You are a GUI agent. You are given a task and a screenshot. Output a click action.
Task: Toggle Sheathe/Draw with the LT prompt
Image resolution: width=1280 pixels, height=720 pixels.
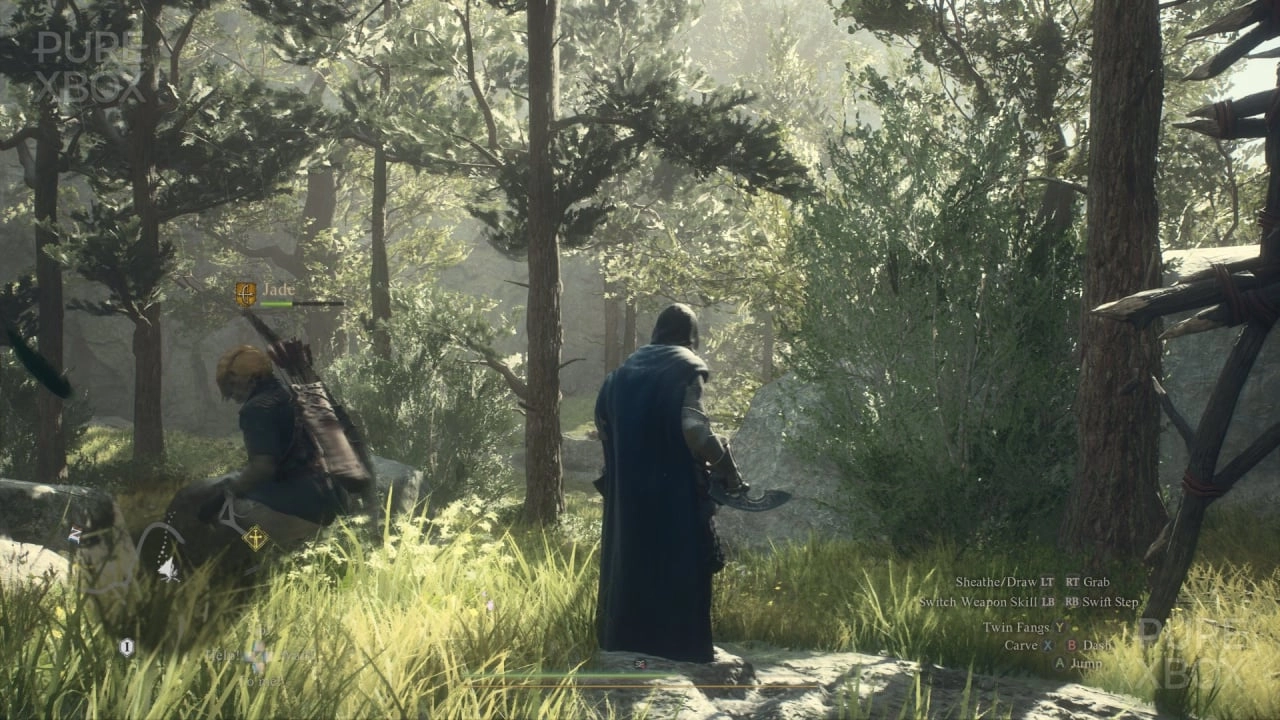click(1047, 581)
